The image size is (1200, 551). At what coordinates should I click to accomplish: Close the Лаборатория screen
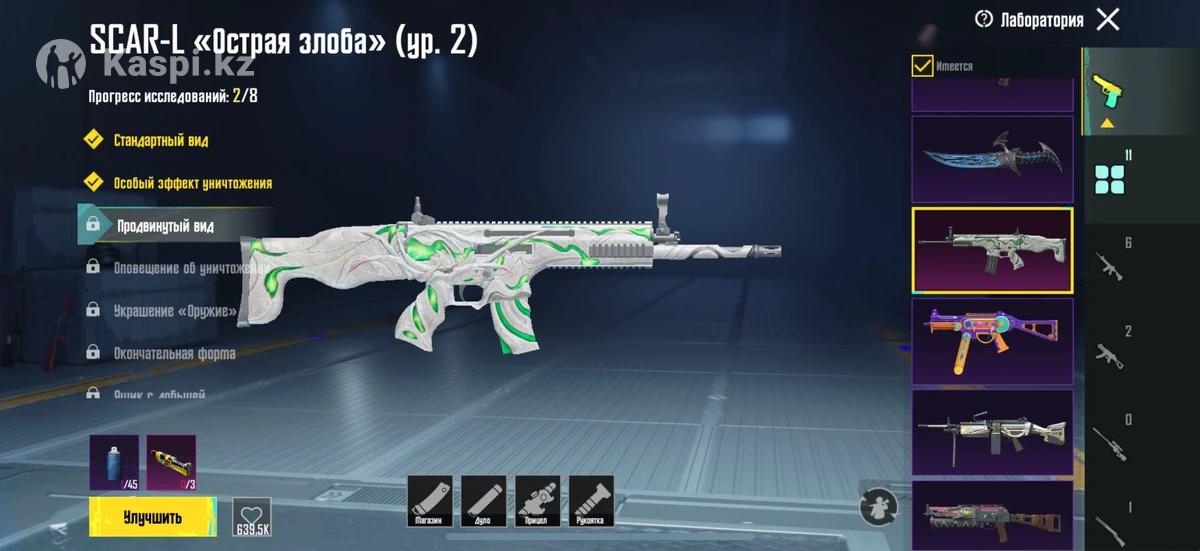coord(1108,19)
